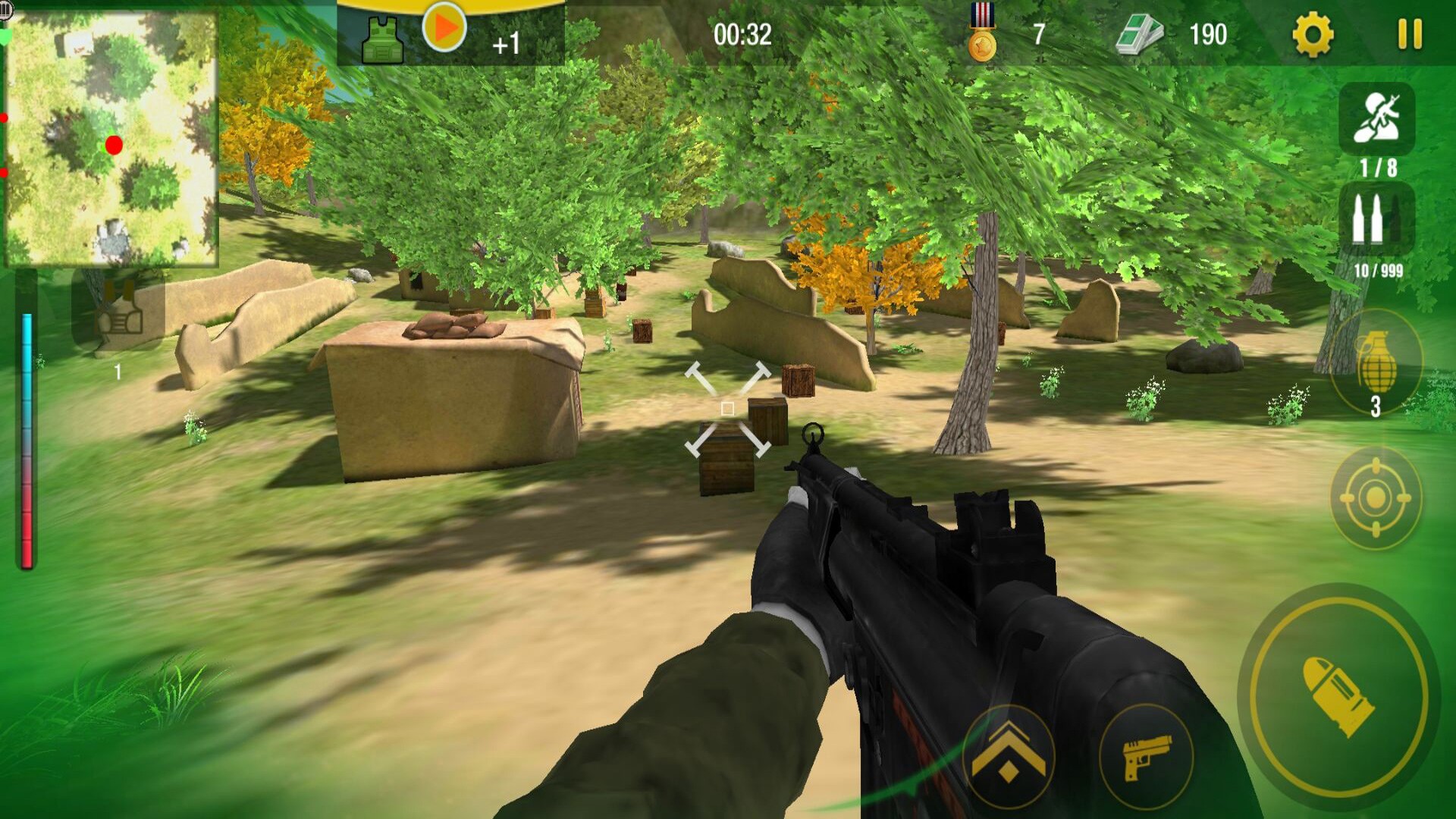Image resolution: width=1456 pixels, height=819 pixels.
Task: Switch to the pistol weapon
Action: click(x=1146, y=756)
